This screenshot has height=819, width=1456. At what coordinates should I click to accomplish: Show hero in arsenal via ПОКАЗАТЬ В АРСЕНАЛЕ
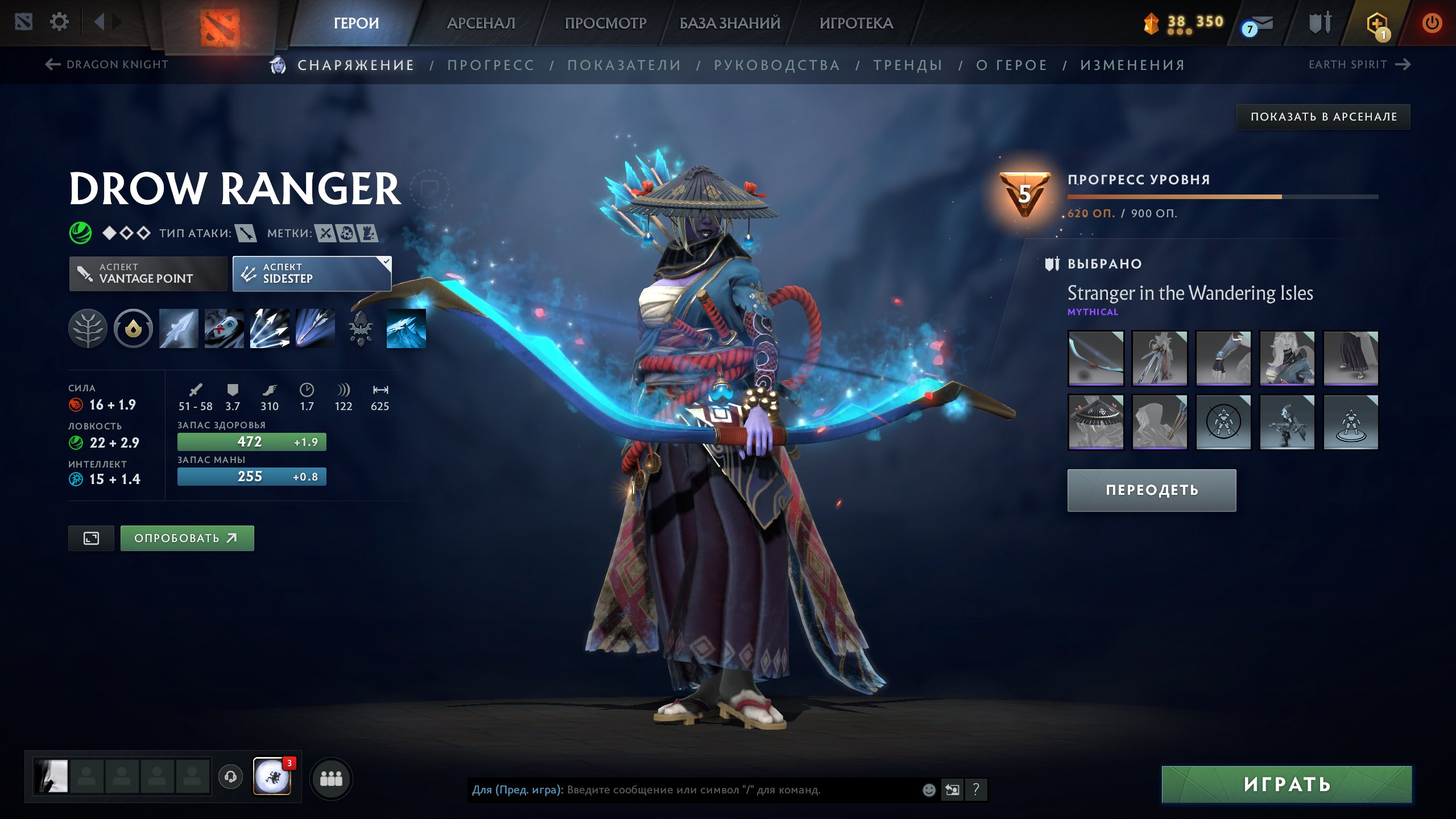tap(1323, 117)
